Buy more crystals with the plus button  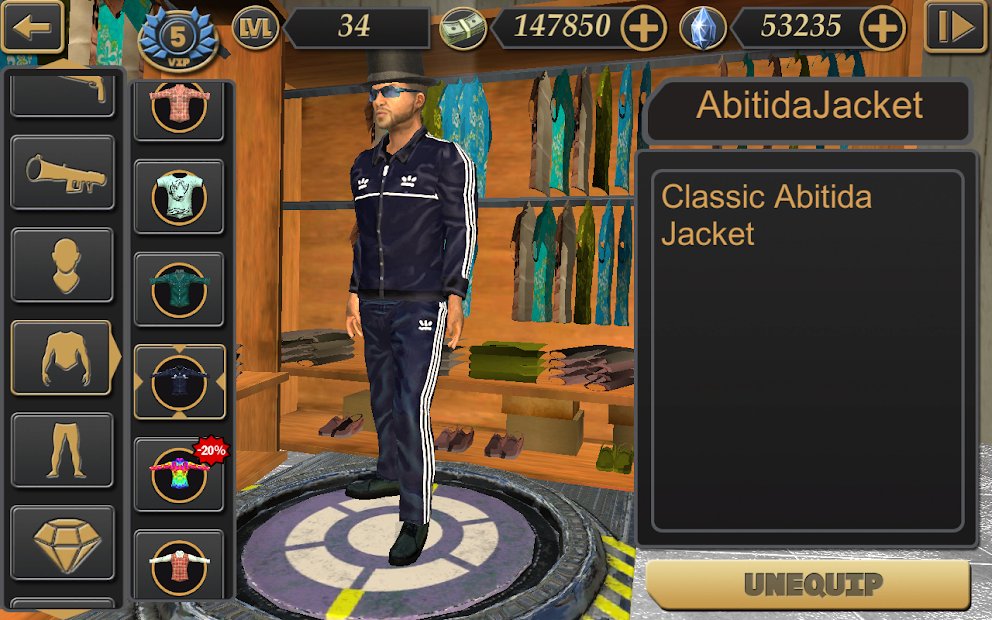click(882, 29)
